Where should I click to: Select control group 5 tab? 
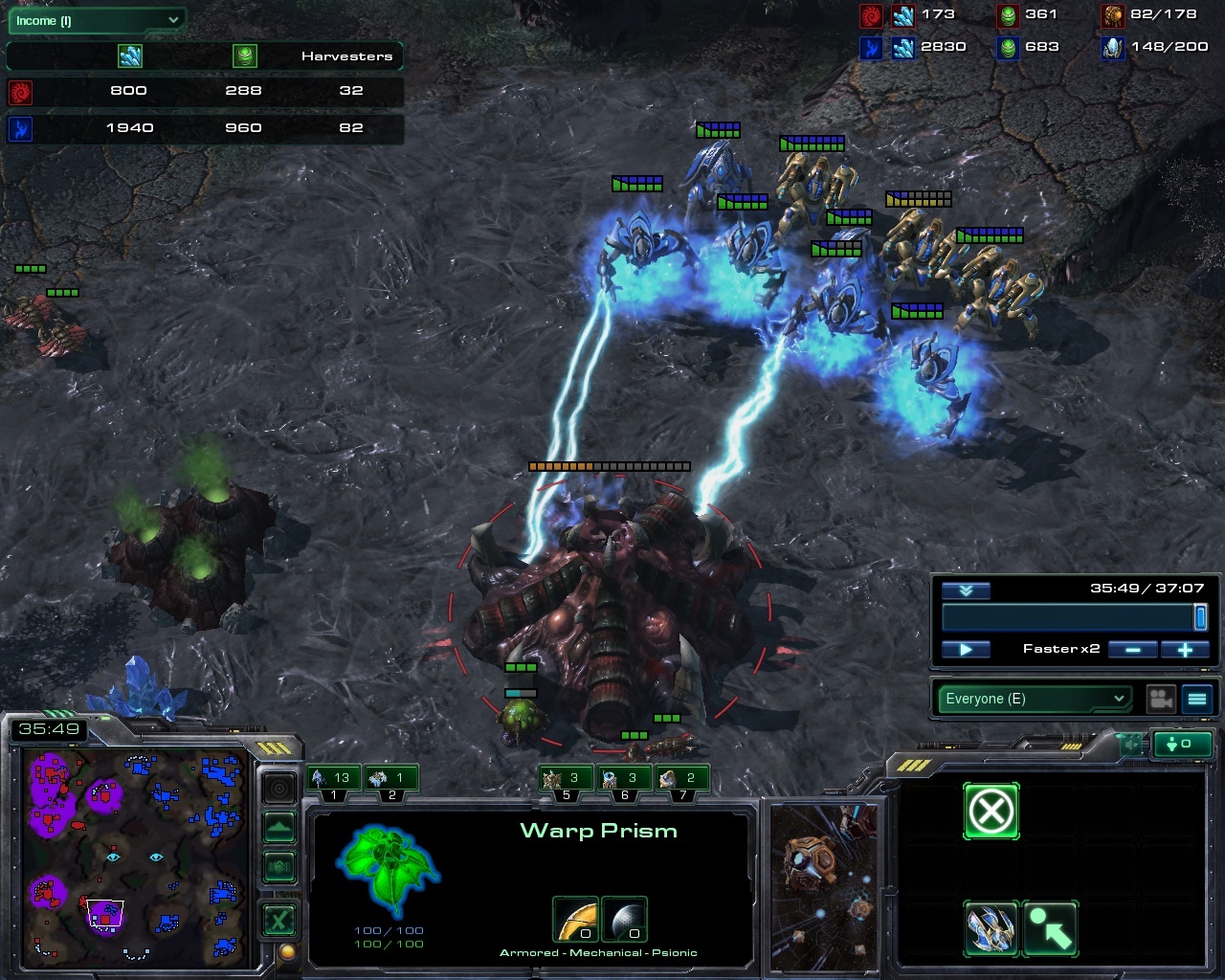pyautogui.click(x=565, y=779)
